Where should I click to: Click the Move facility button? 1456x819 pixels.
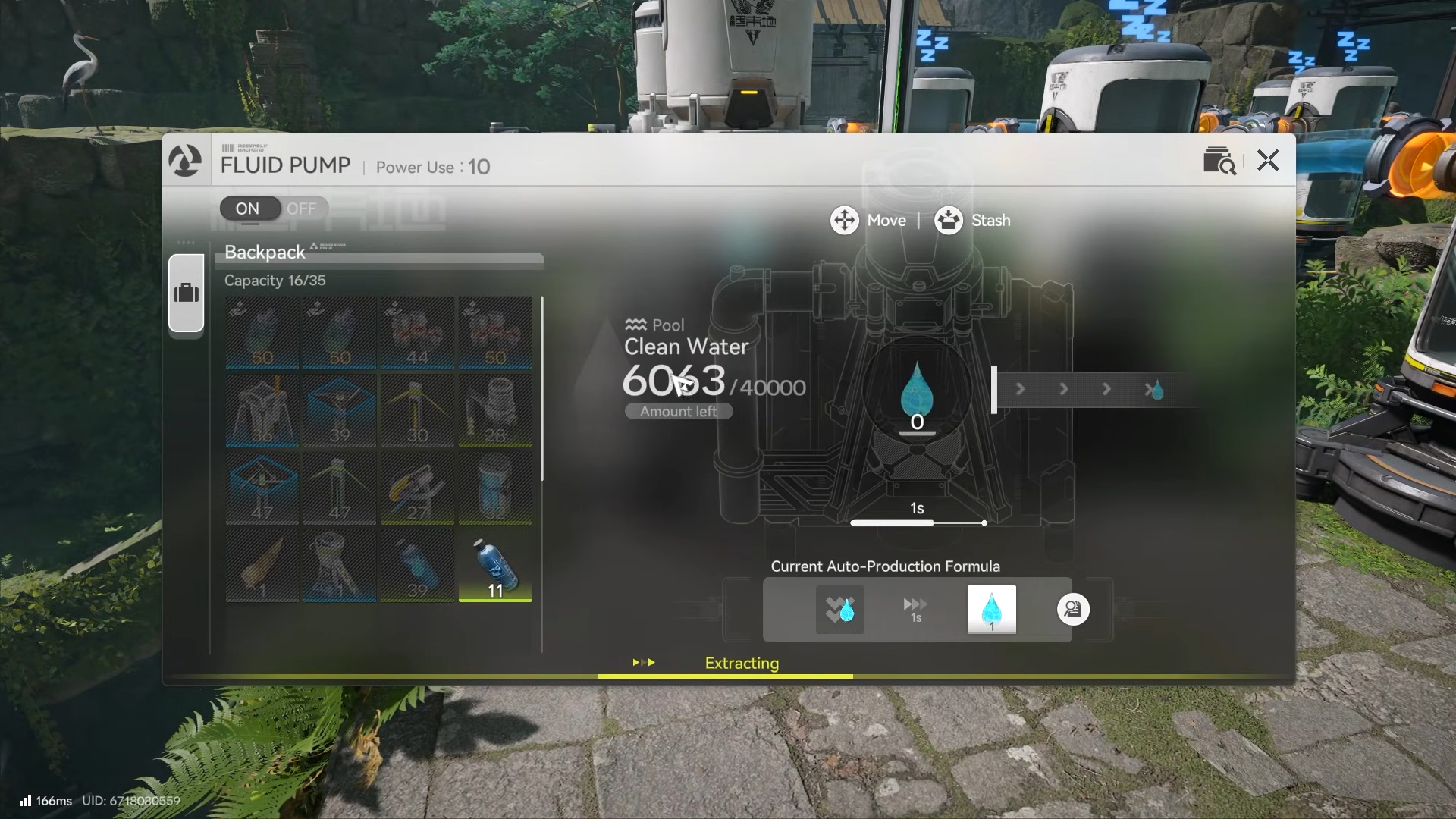pyautogui.click(x=868, y=221)
